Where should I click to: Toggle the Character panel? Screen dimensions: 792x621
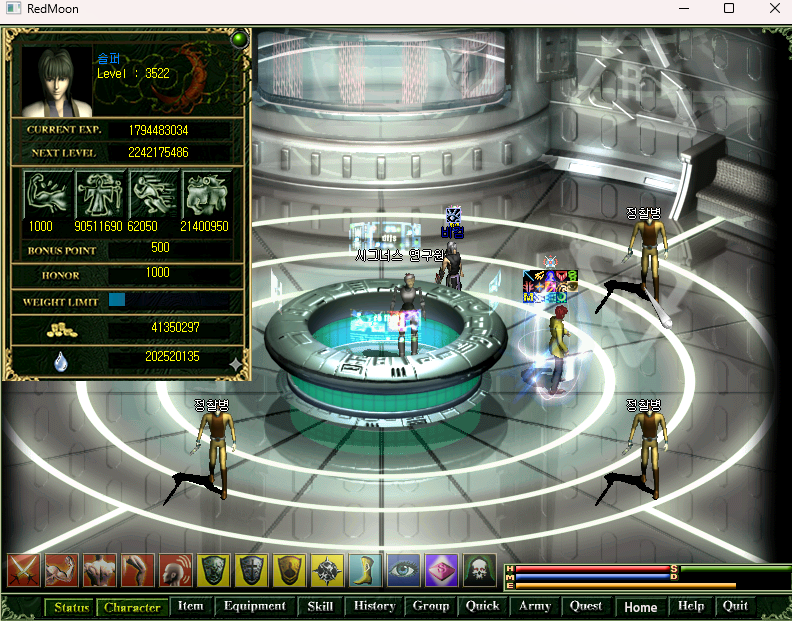click(132, 607)
